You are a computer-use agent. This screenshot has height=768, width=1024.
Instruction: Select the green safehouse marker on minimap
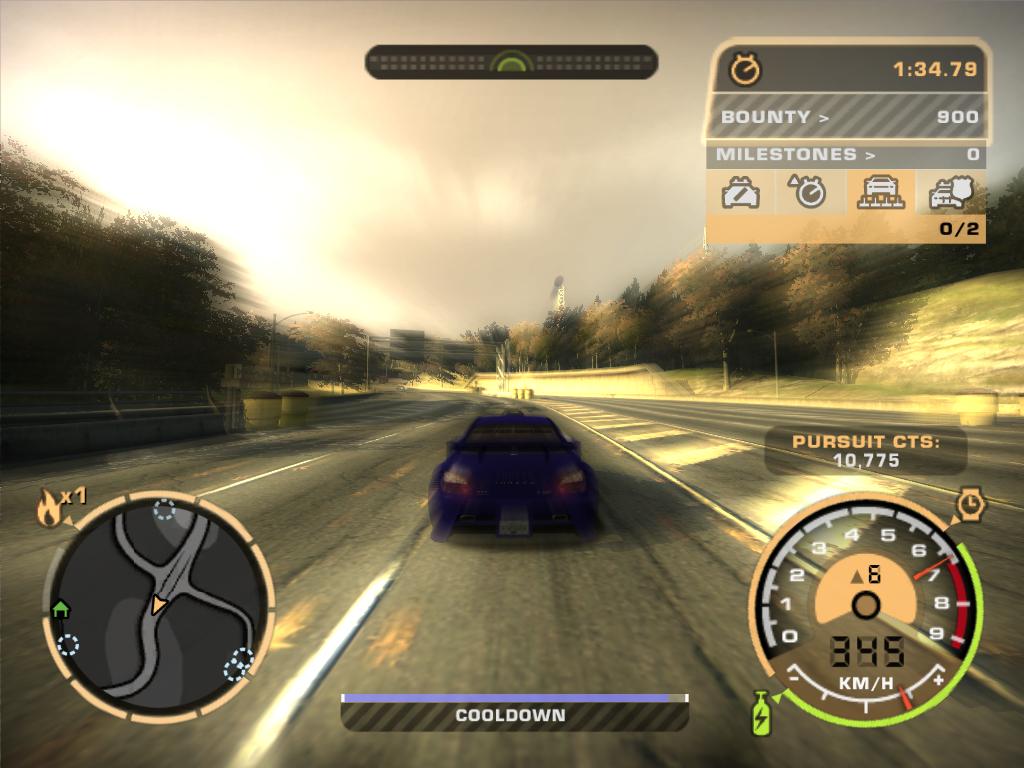(60, 607)
